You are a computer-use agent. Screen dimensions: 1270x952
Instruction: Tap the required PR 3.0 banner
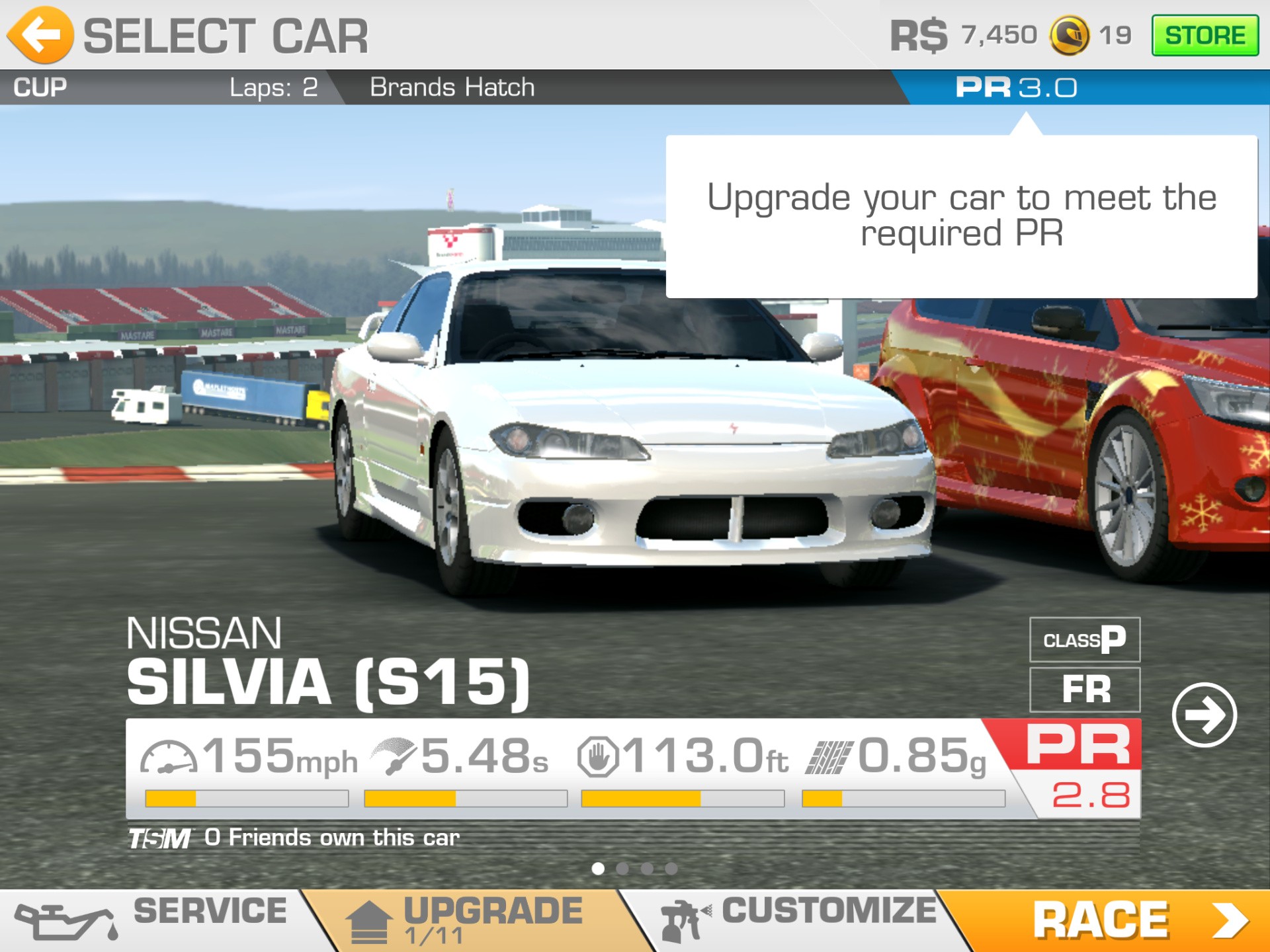point(1016,87)
